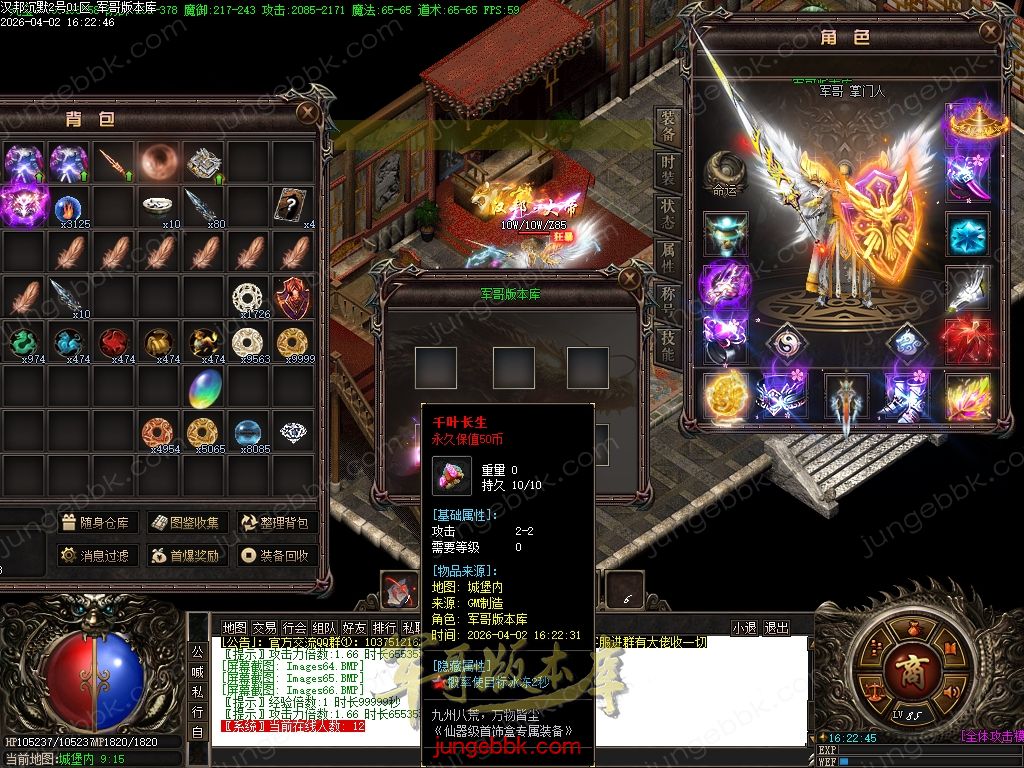Click the 退出 exit button
1024x768 pixels.
pos(776,628)
